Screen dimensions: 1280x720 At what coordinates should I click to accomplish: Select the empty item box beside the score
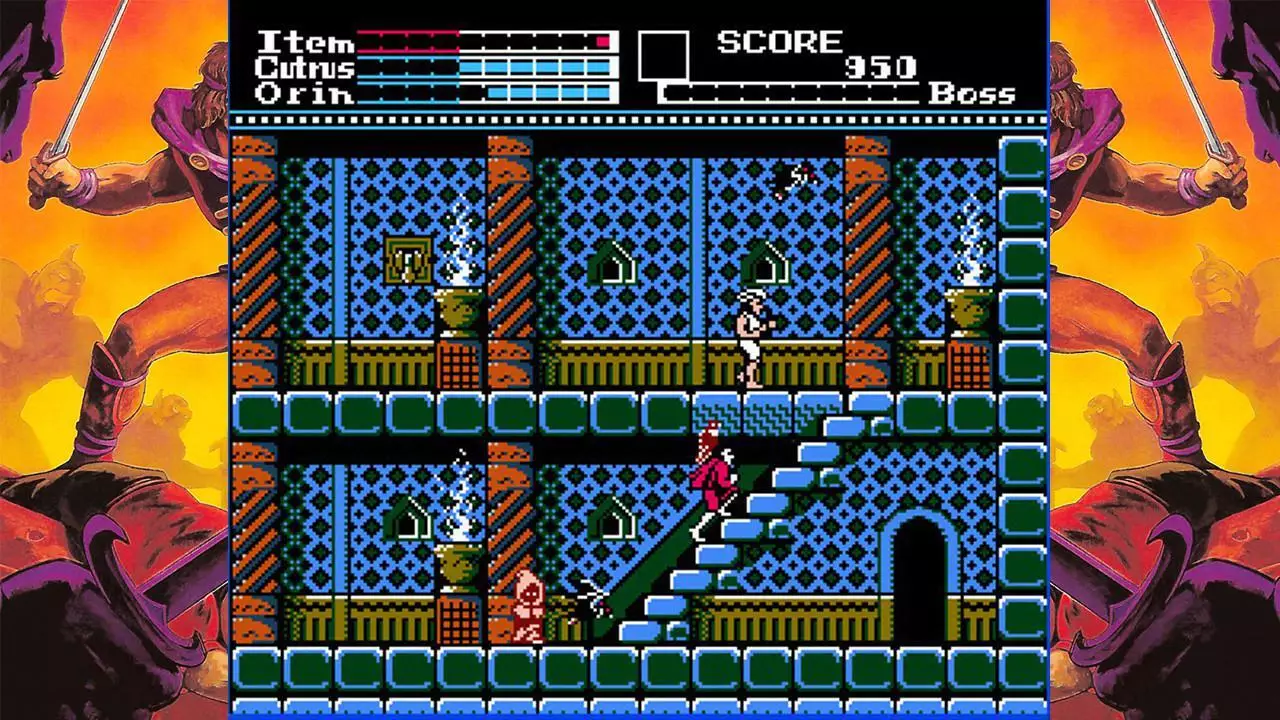pyautogui.click(x=663, y=56)
